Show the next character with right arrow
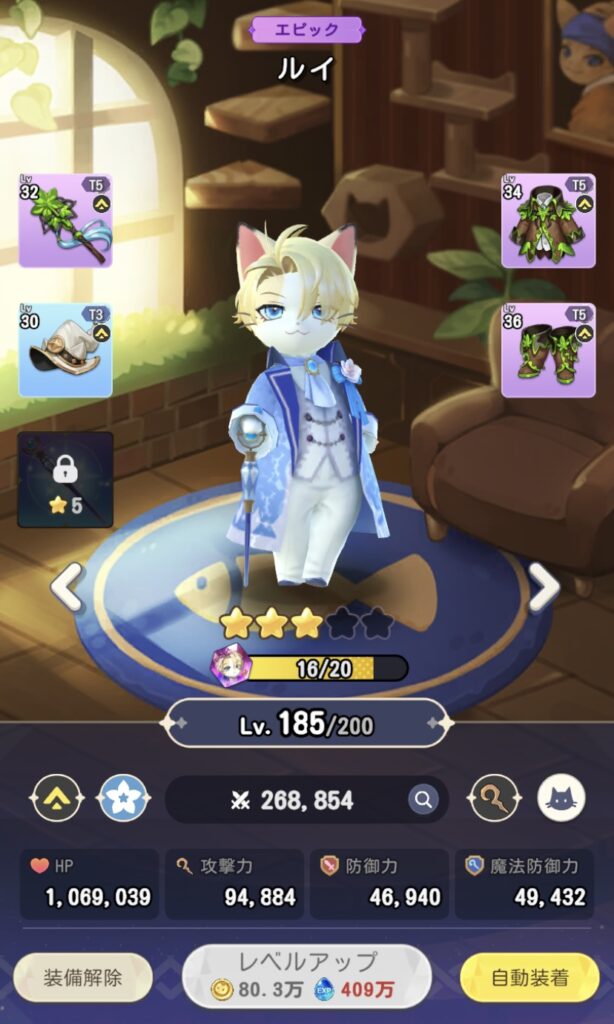This screenshot has height=1024, width=614. point(543,587)
